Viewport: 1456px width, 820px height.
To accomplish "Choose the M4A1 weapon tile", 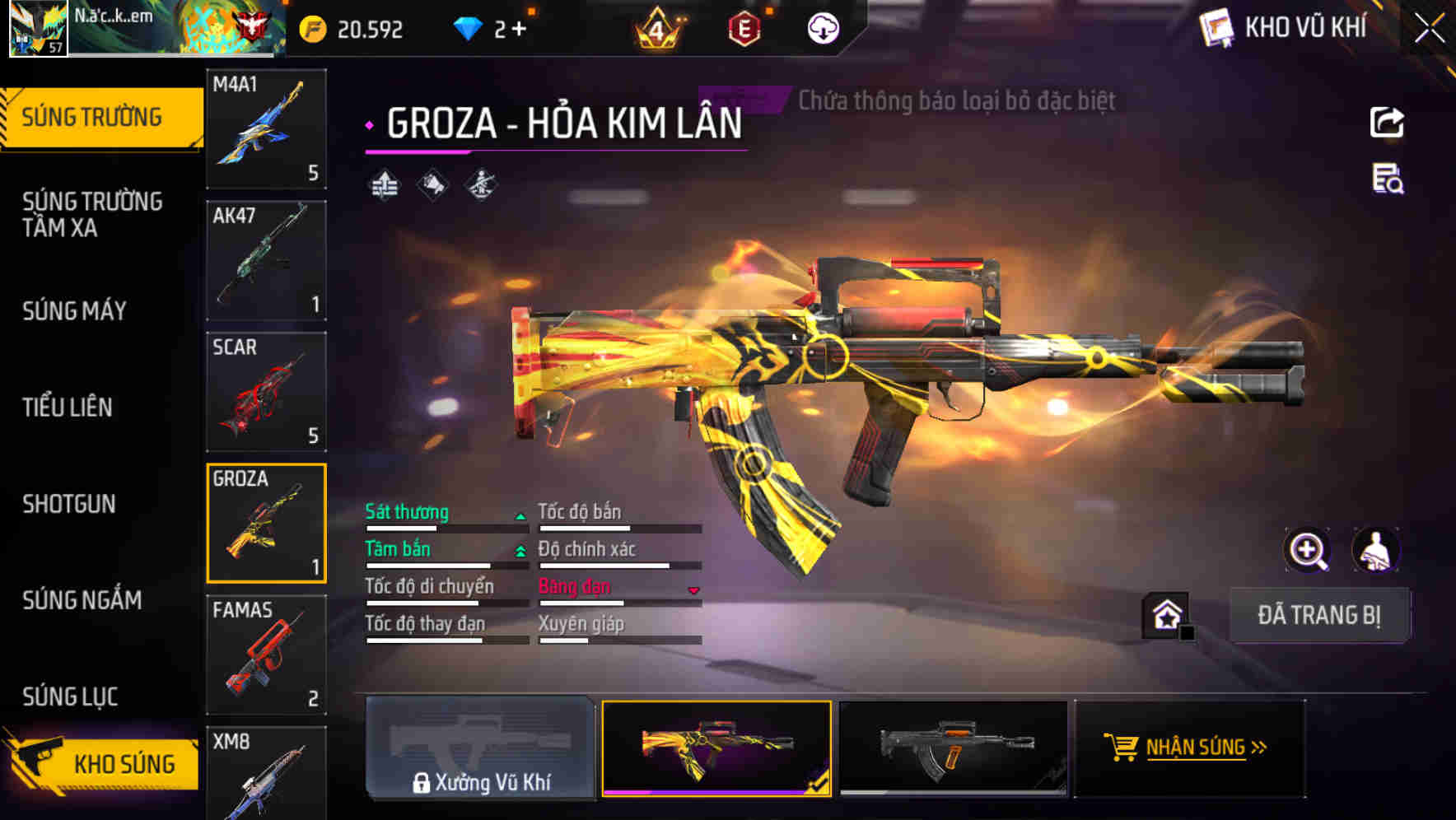I will (266, 128).
